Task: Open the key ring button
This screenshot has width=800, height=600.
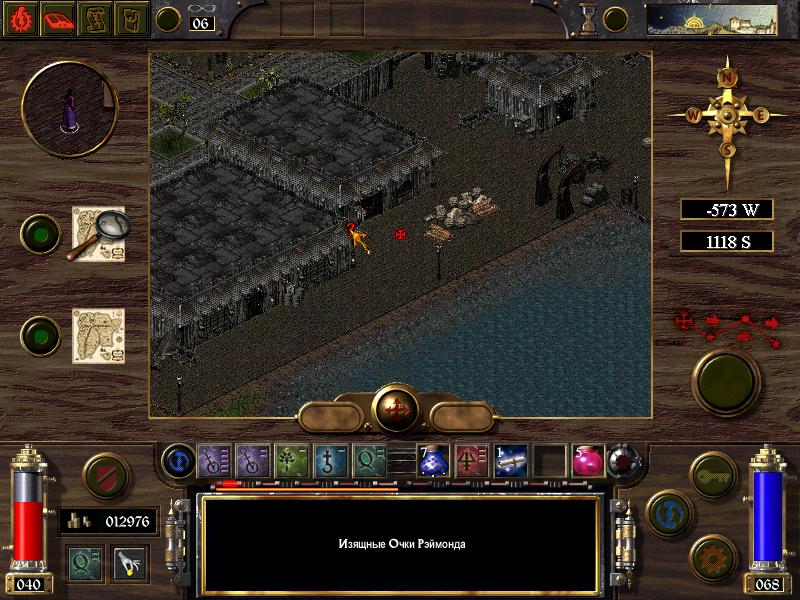Action: pyautogui.click(x=713, y=473)
